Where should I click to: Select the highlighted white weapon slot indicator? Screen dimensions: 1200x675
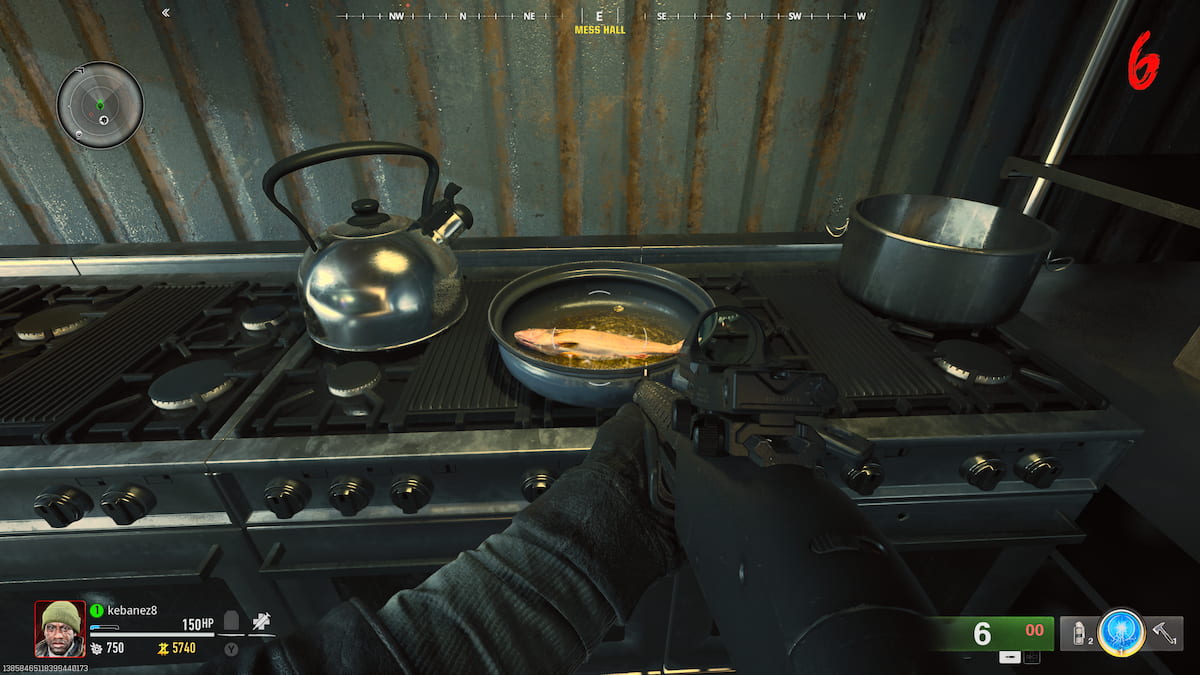click(1010, 657)
